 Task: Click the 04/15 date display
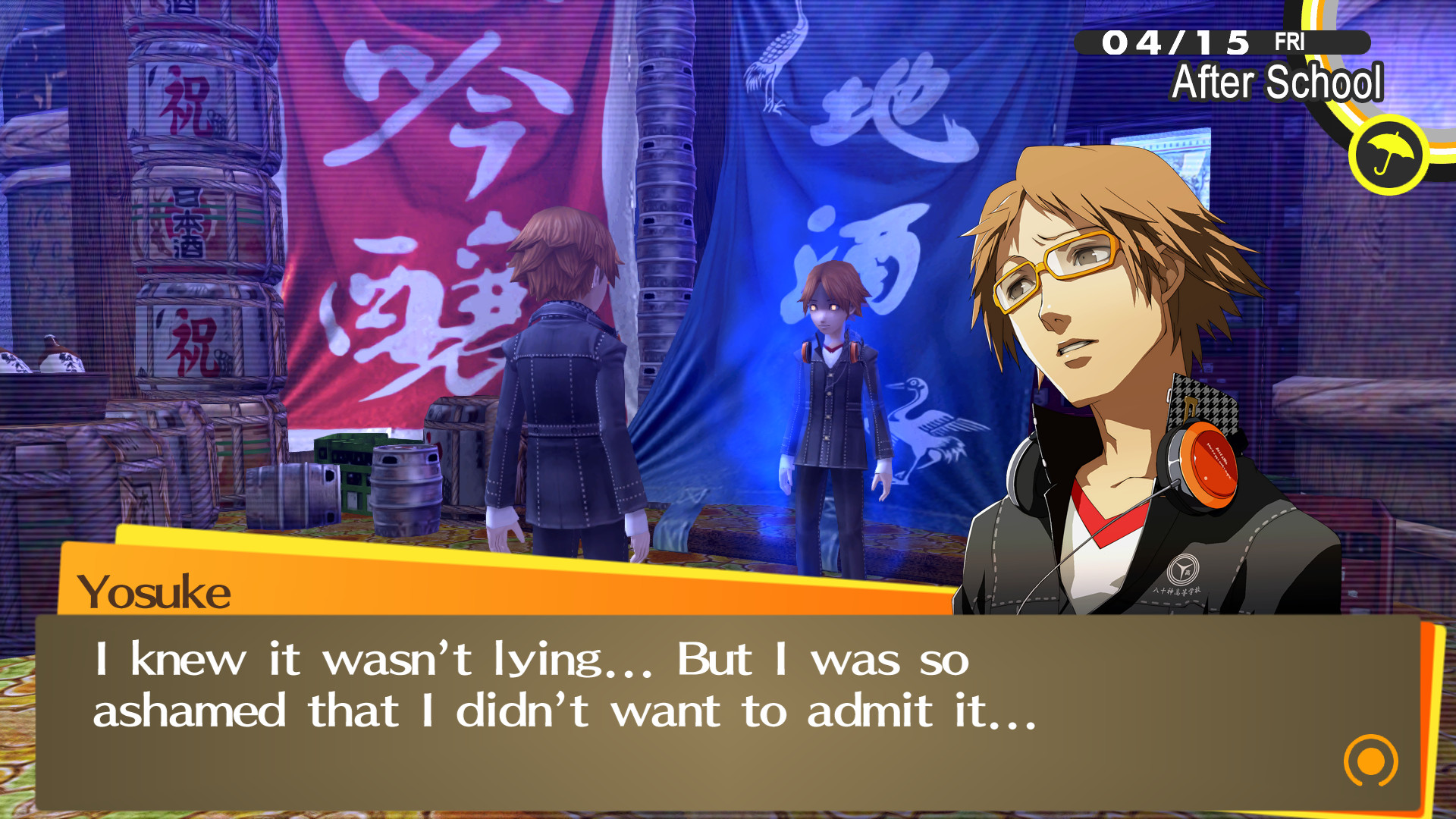[1179, 43]
